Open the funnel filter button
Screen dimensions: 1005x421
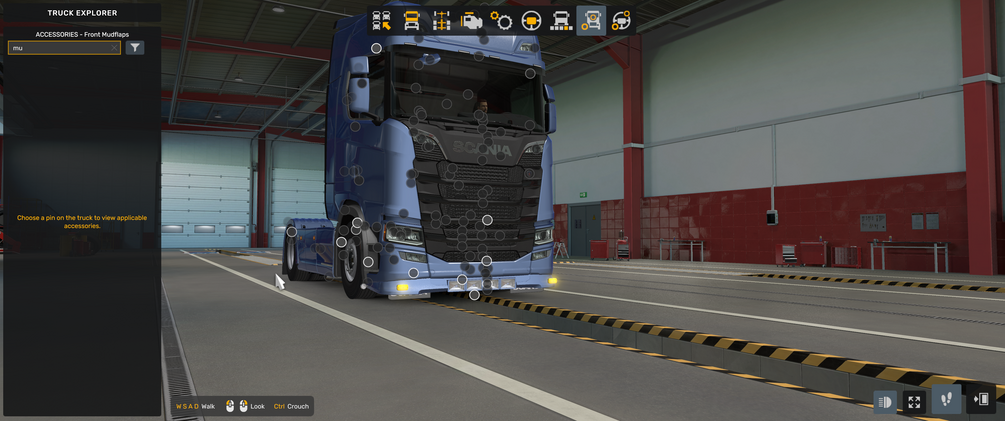point(135,48)
